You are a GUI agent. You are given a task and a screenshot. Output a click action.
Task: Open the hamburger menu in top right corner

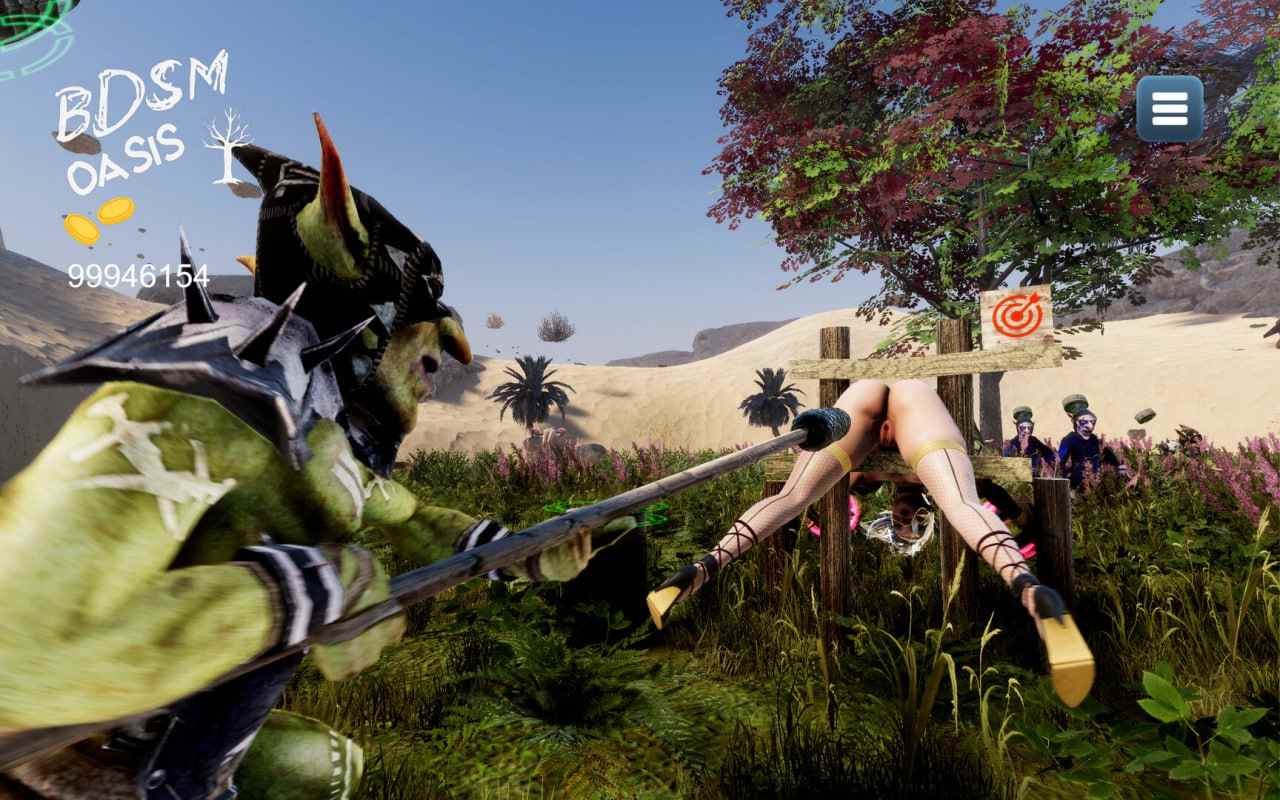1168,108
